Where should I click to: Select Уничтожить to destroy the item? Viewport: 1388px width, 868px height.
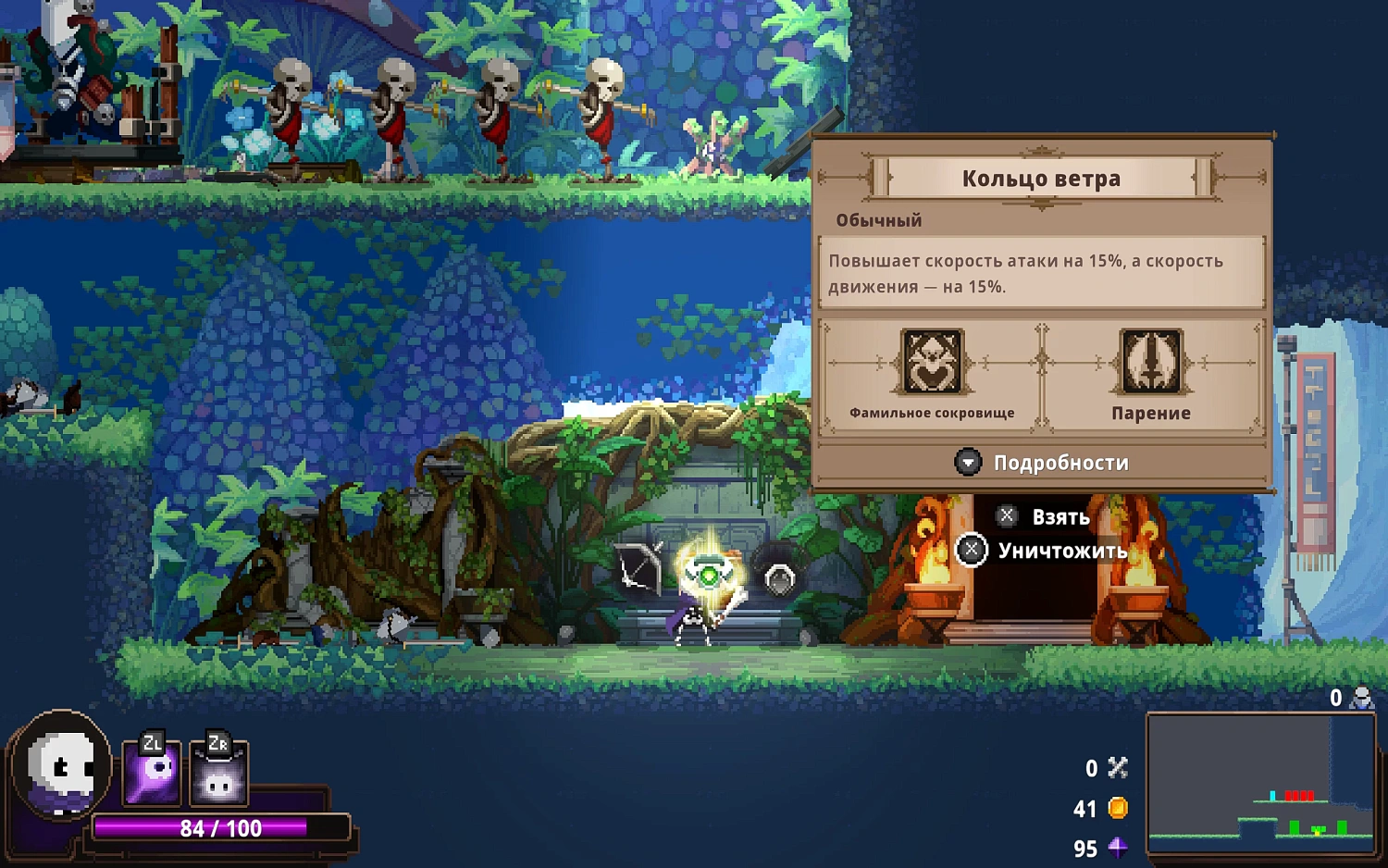click(1043, 552)
